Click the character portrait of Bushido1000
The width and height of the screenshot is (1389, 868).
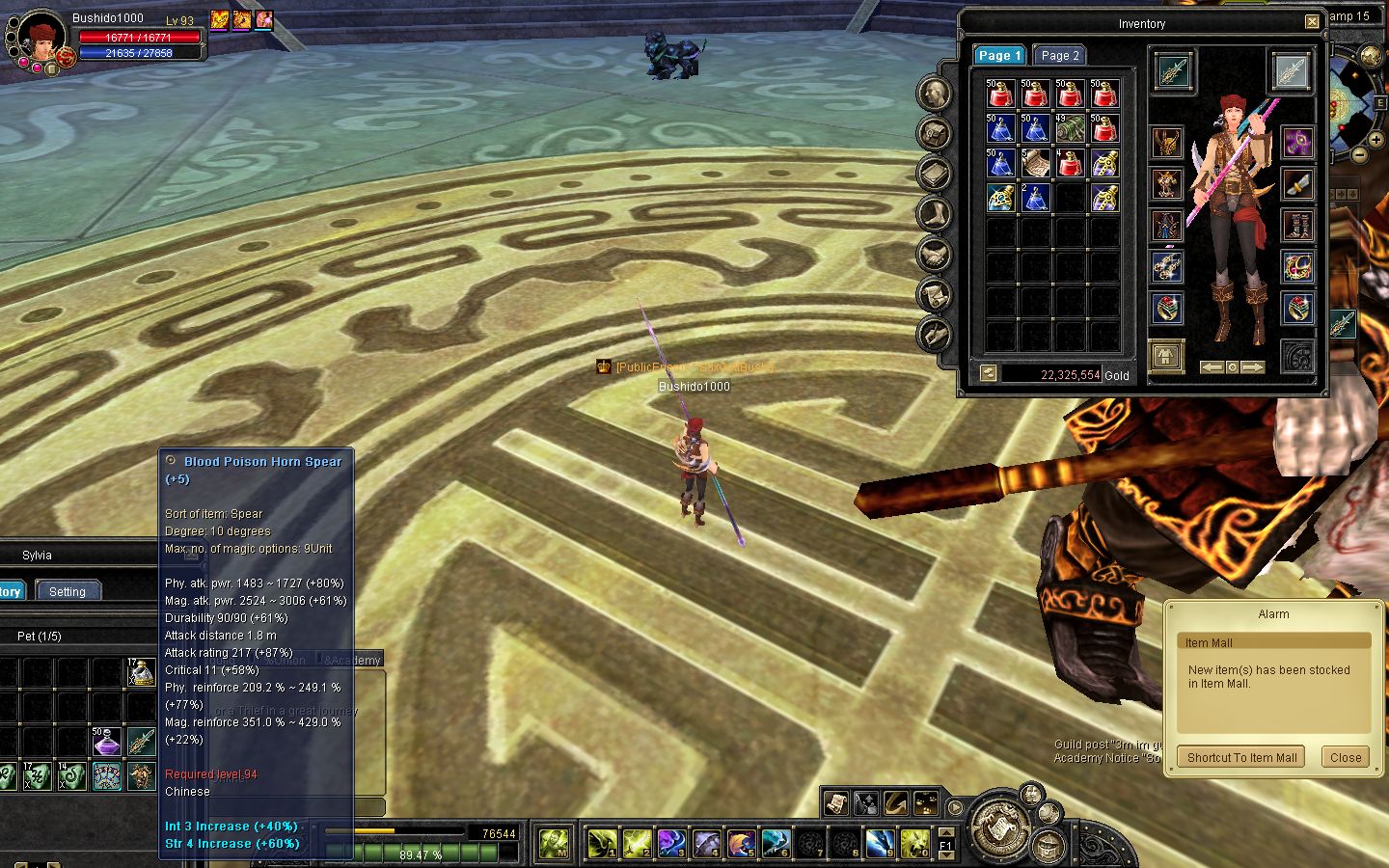(40, 38)
